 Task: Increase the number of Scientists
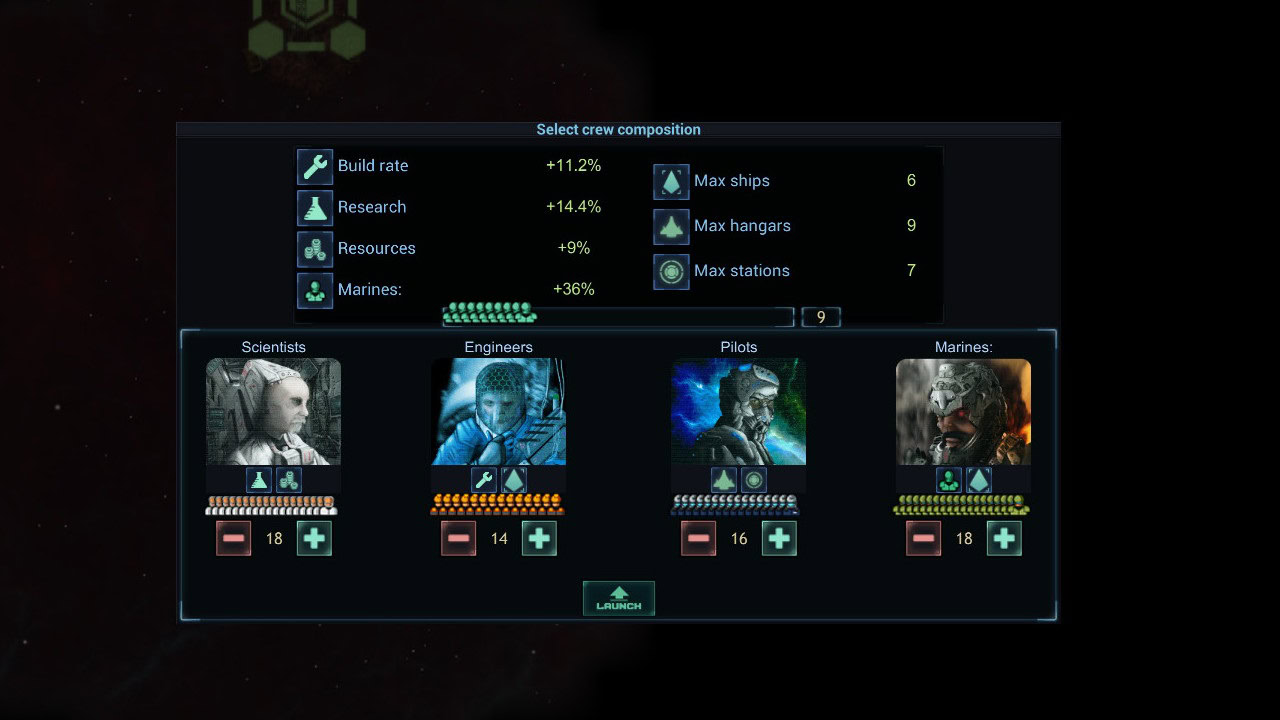pyautogui.click(x=314, y=539)
